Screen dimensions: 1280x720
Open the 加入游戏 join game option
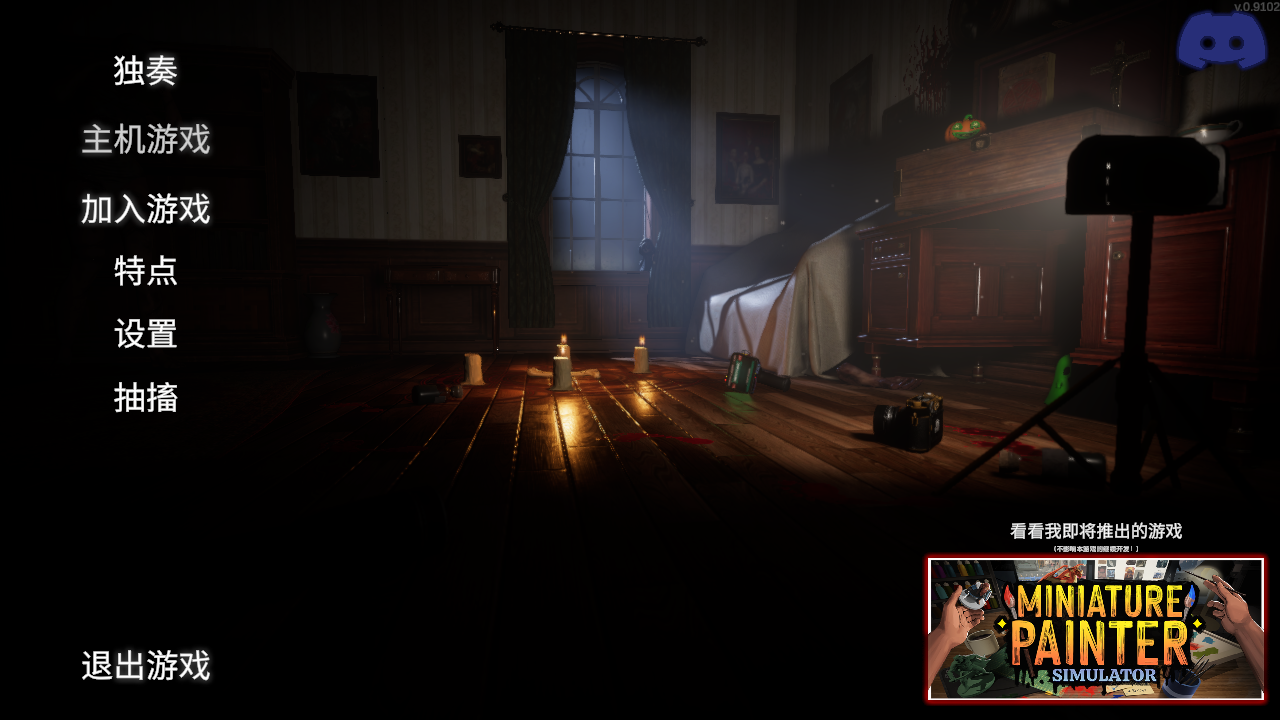[x=146, y=209]
